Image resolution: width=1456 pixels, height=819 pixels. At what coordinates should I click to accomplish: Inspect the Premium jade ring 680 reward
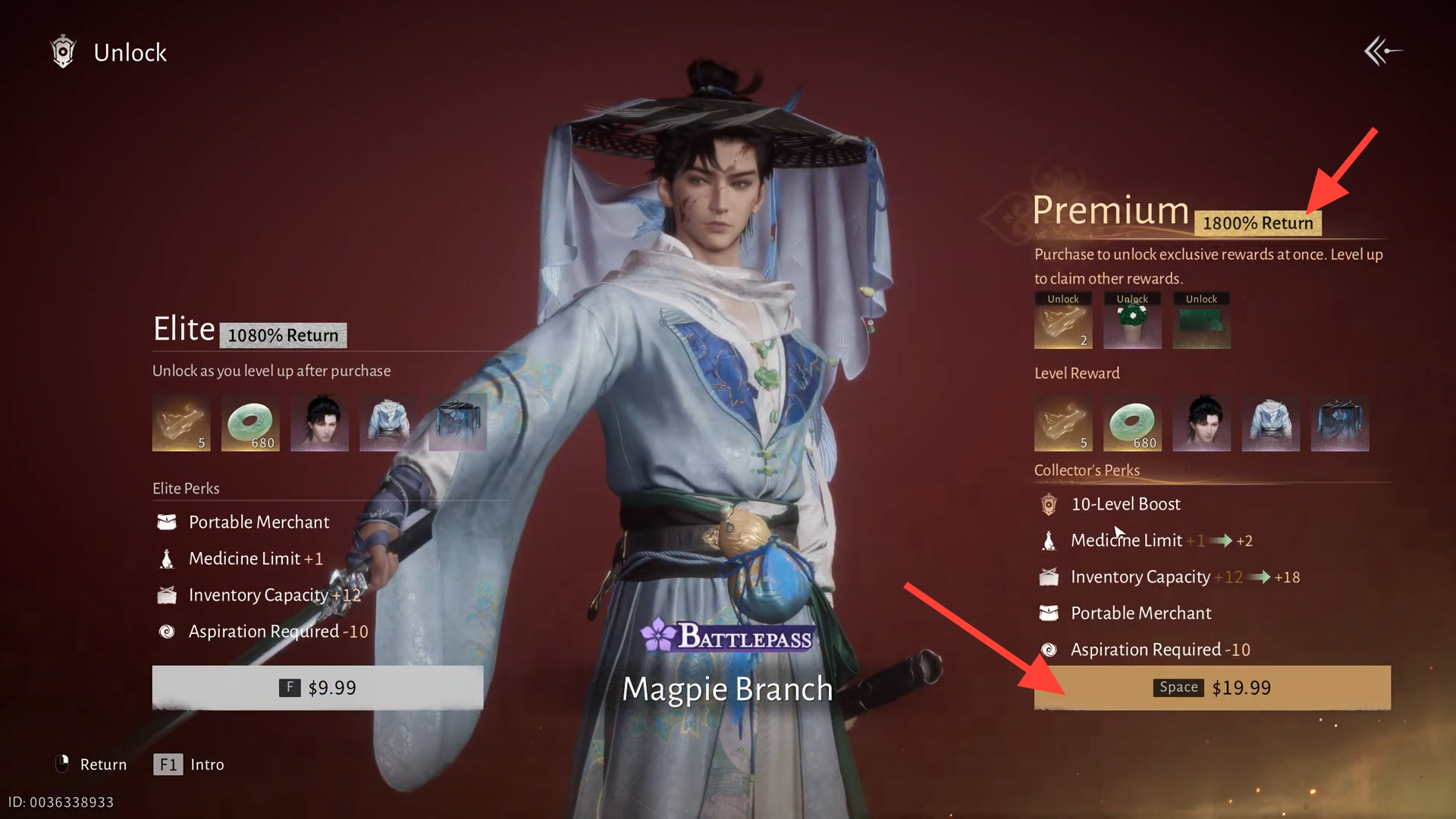coord(1132,422)
